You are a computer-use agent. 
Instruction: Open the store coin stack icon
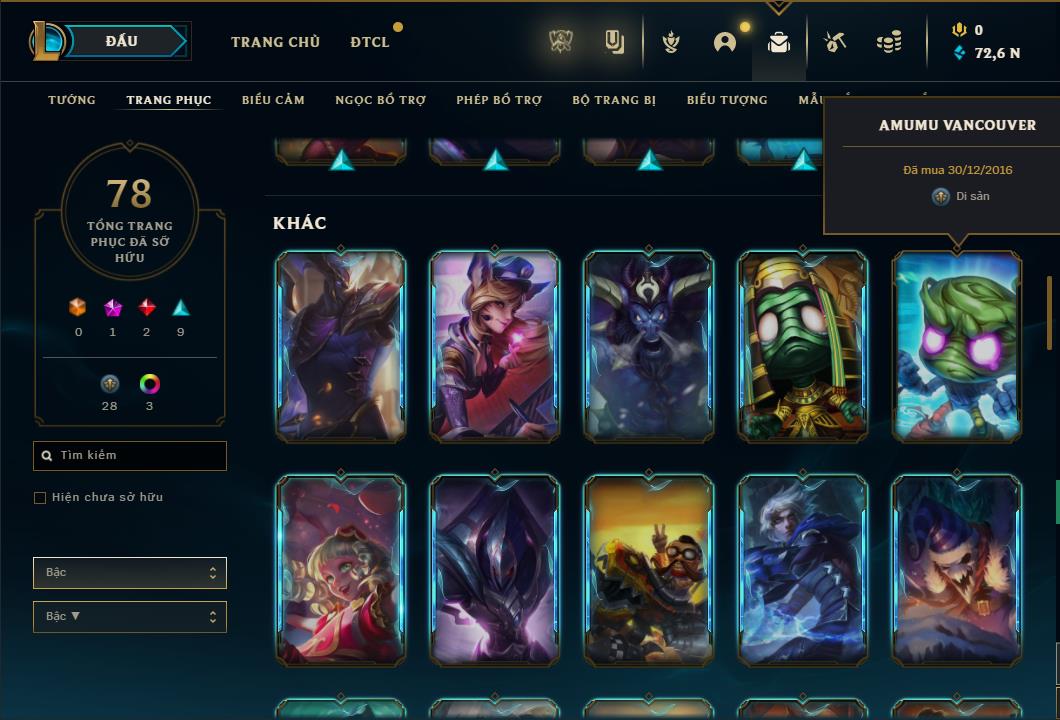(x=888, y=42)
